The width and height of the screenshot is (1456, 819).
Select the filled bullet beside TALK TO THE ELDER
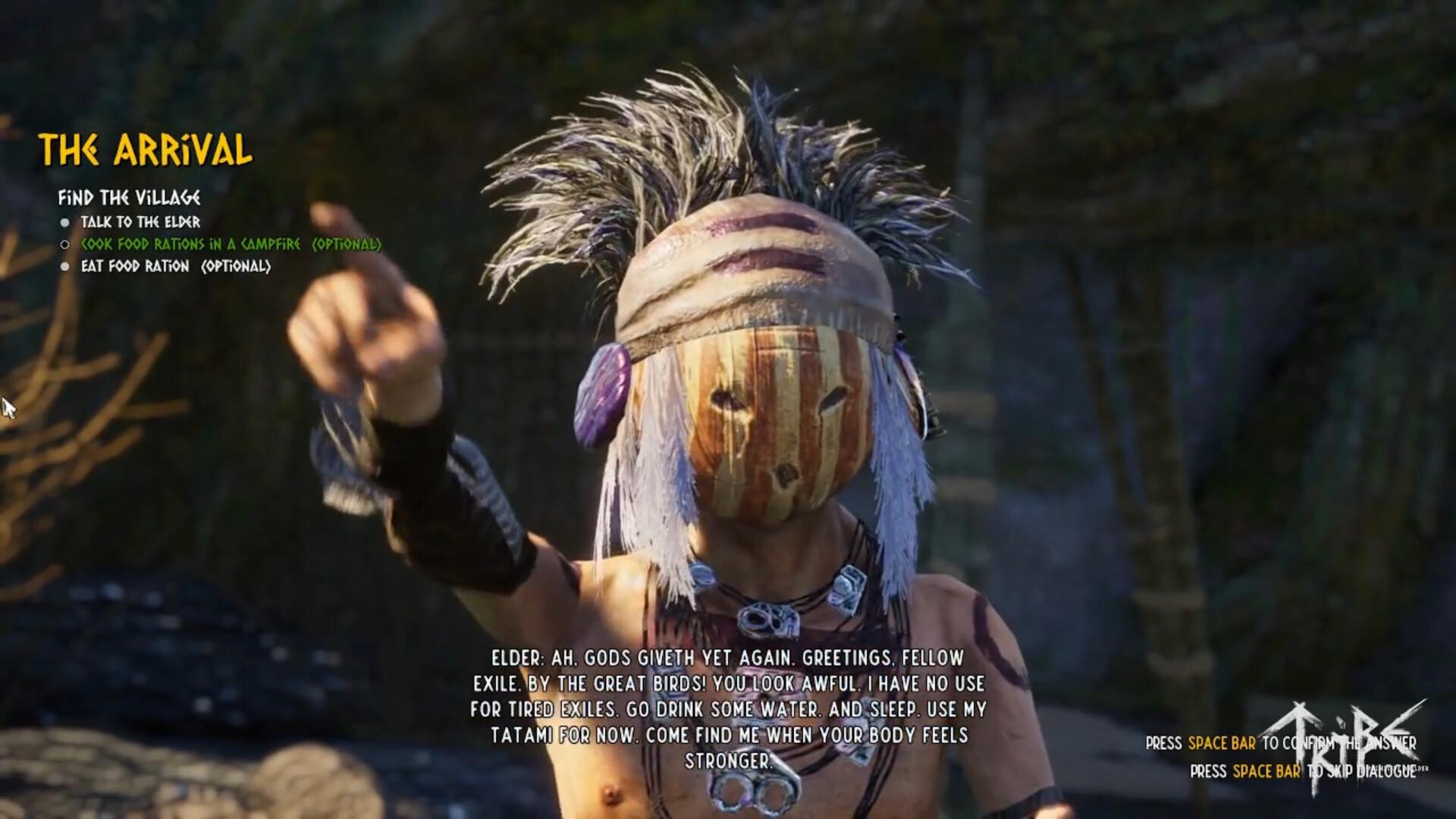(x=67, y=223)
